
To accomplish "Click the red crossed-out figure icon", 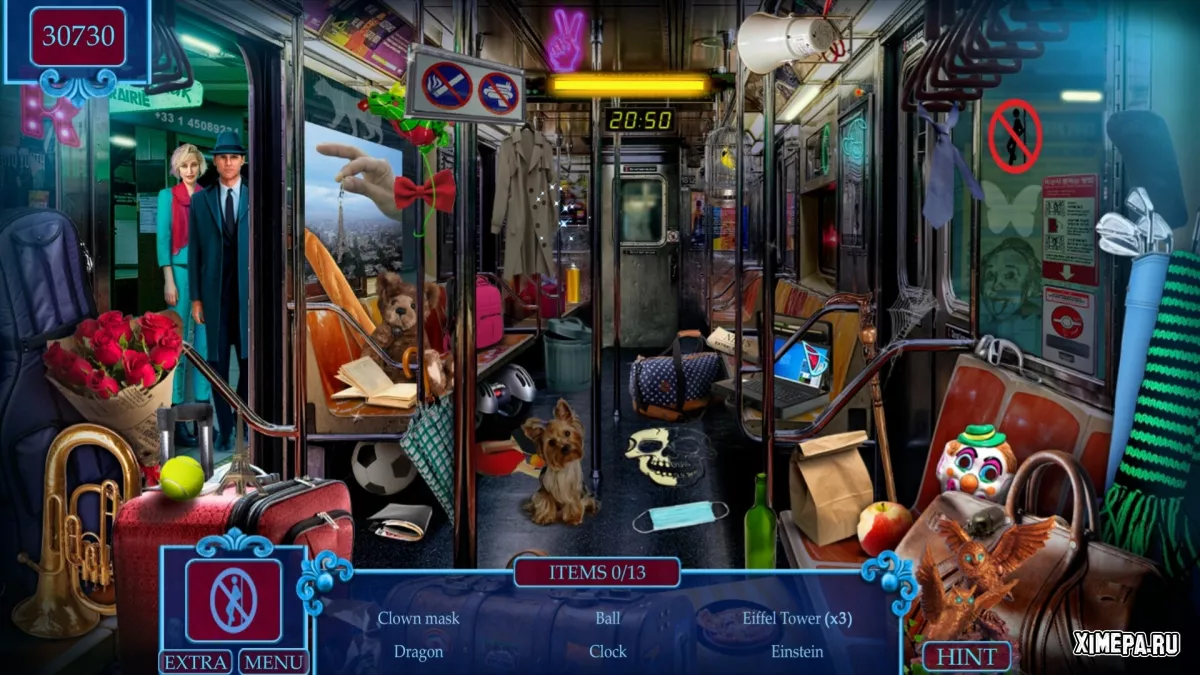I will click(233, 600).
